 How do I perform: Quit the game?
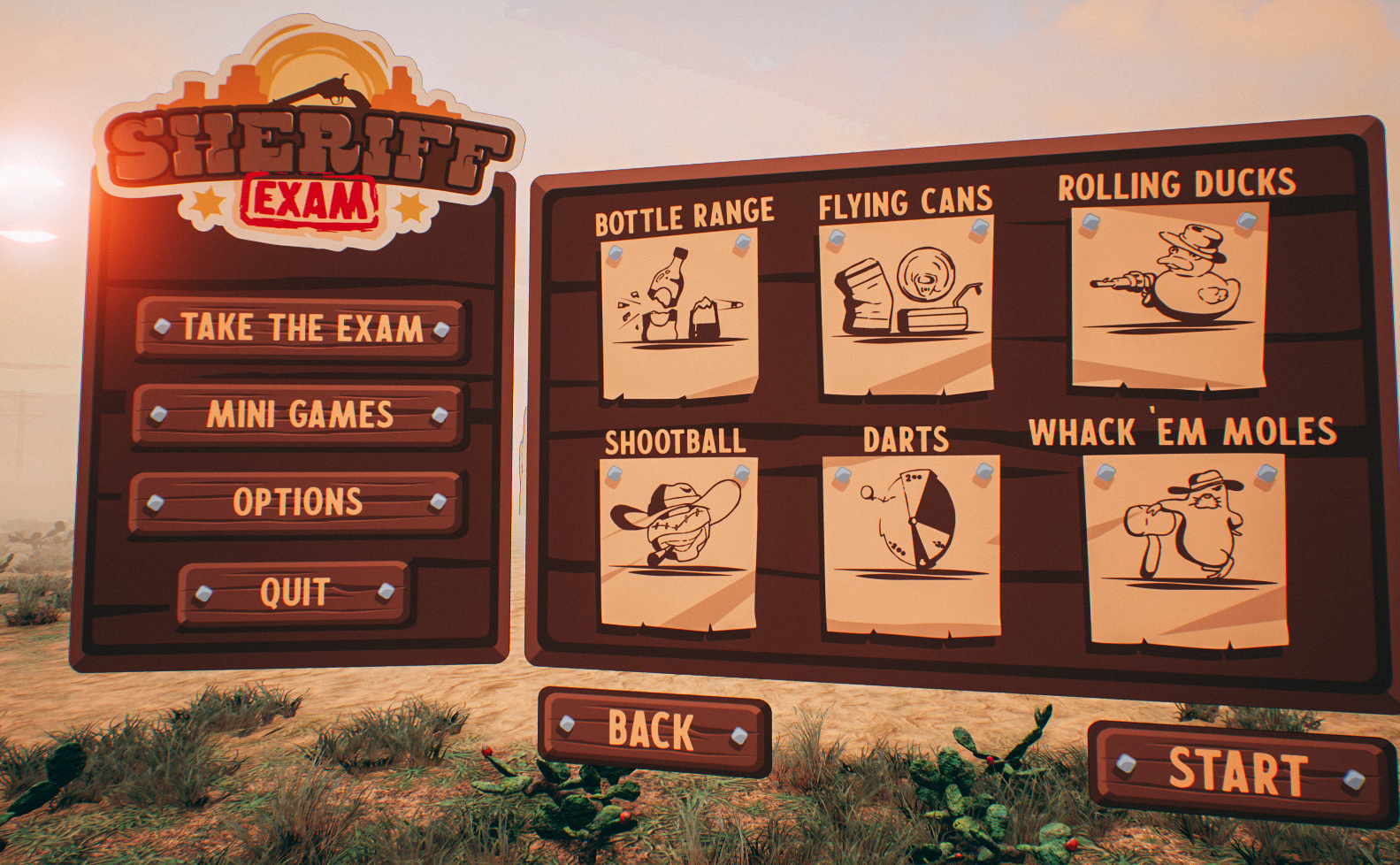click(294, 592)
